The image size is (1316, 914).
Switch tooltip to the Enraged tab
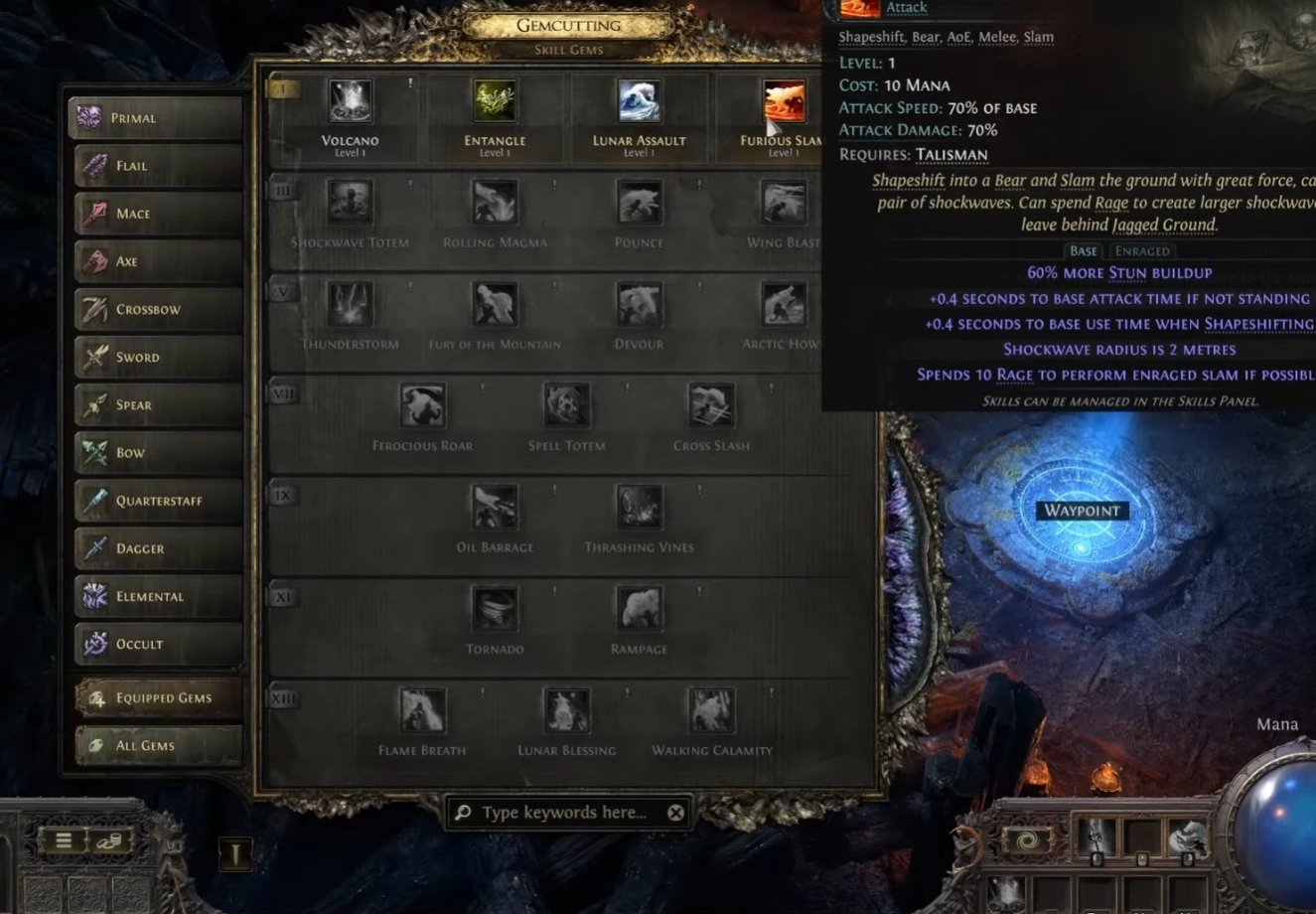click(x=1142, y=251)
